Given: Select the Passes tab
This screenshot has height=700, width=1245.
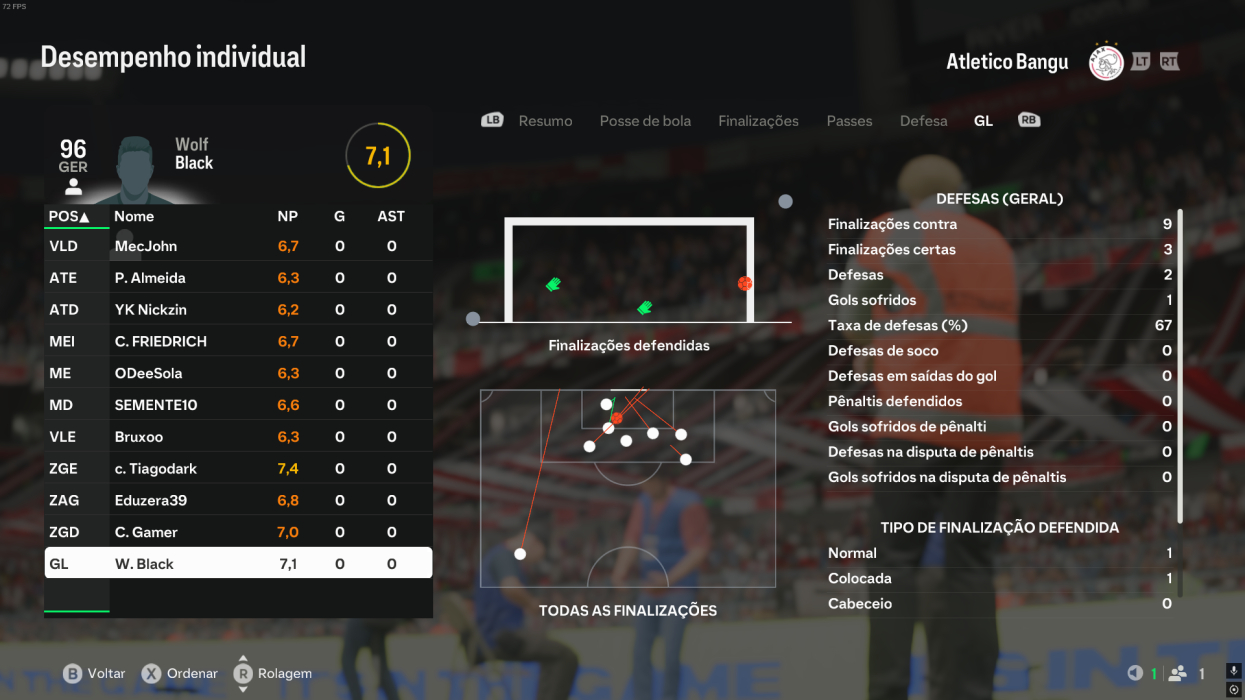Looking at the screenshot, I should tap(849, 121).
